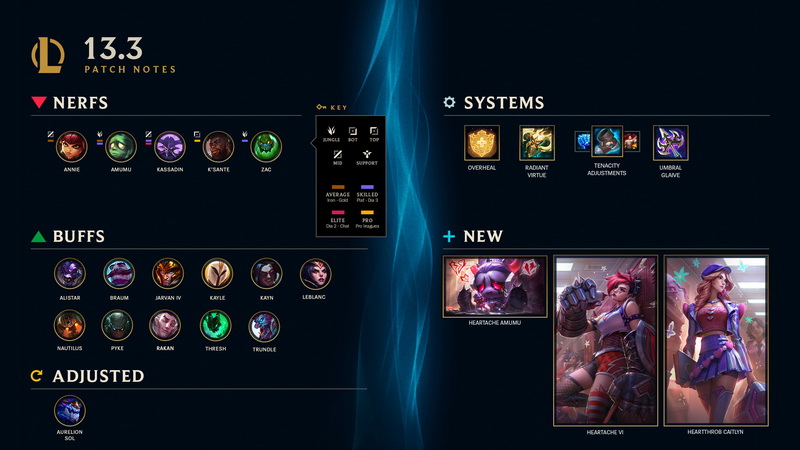This screenshot has width=800, height=450.
Task: Select the Zac champion icon
Action: click(x=266, y=146)
